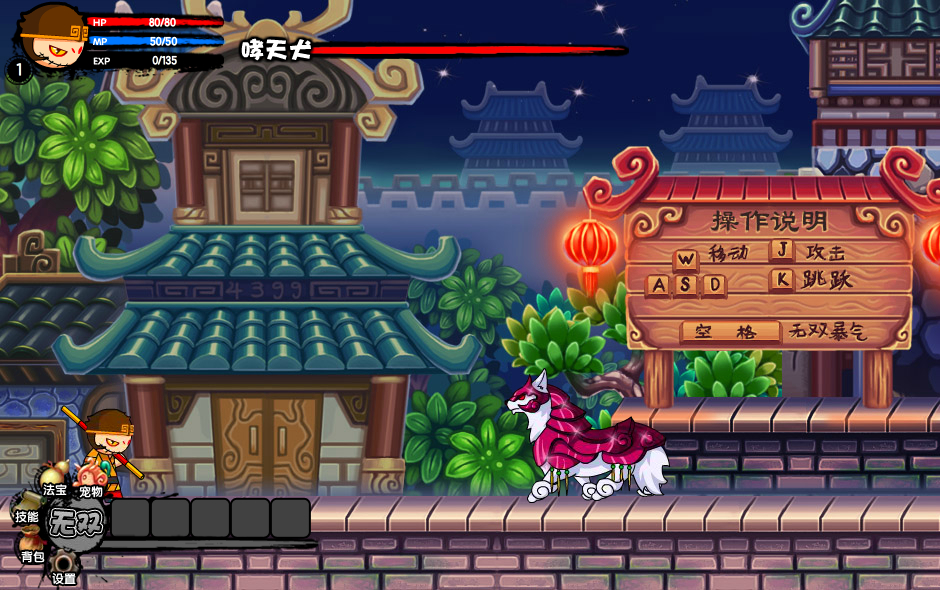The height and width of the screenshot is (590, 940).
Task: Activate the 无双 musou burst button
Action: tap(75, 523)
